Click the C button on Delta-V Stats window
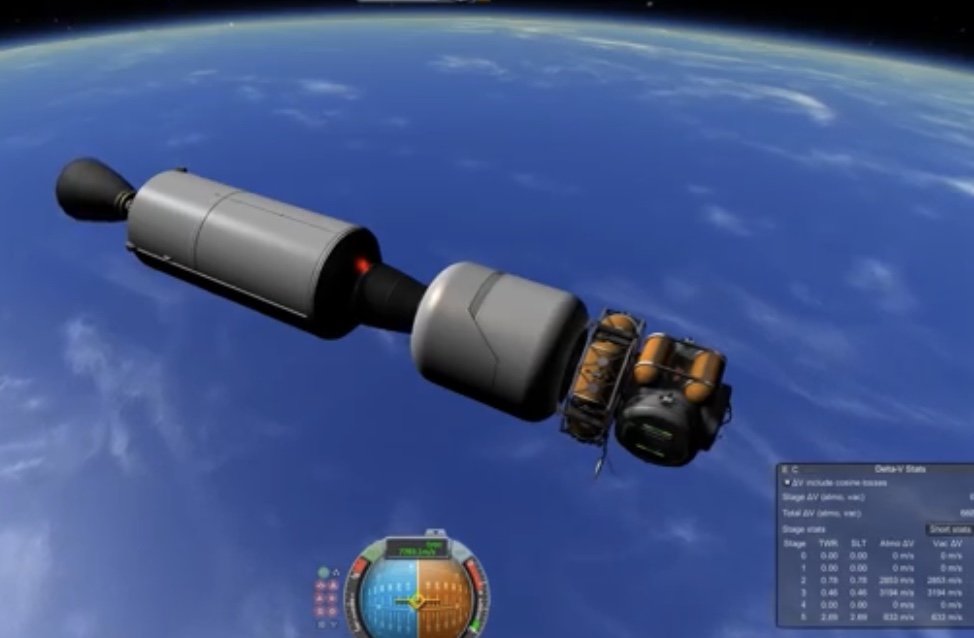The width and height of the screenshot is (974, 638). click(794, 469)
